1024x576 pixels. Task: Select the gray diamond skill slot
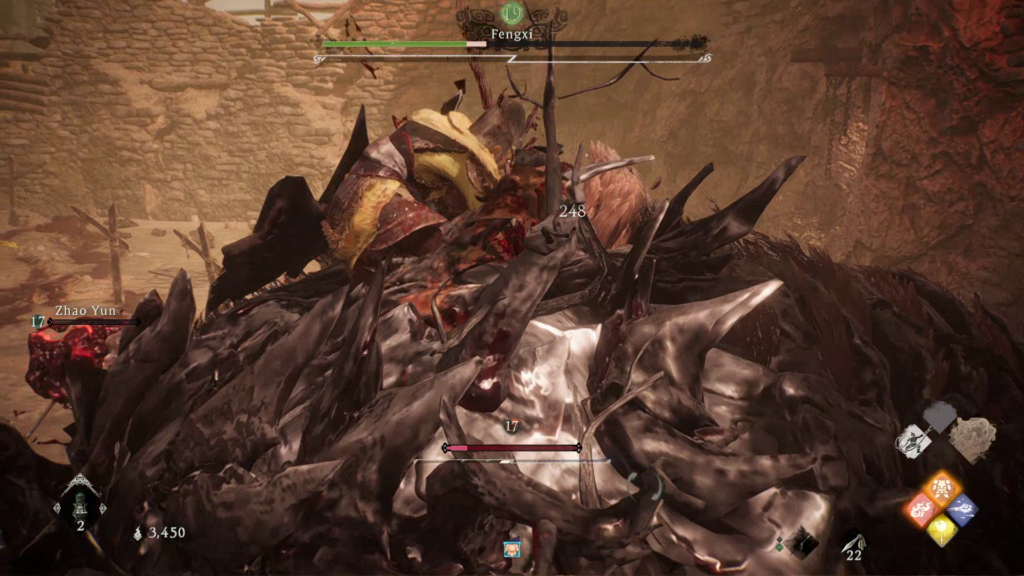[940, 416]
